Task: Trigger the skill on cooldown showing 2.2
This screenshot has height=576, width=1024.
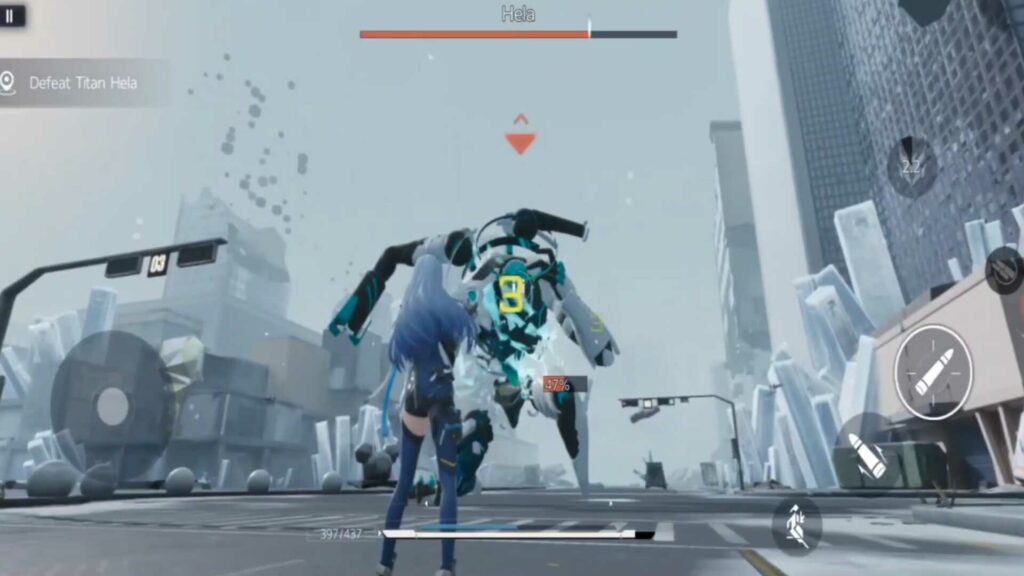Action: (911, 167)
